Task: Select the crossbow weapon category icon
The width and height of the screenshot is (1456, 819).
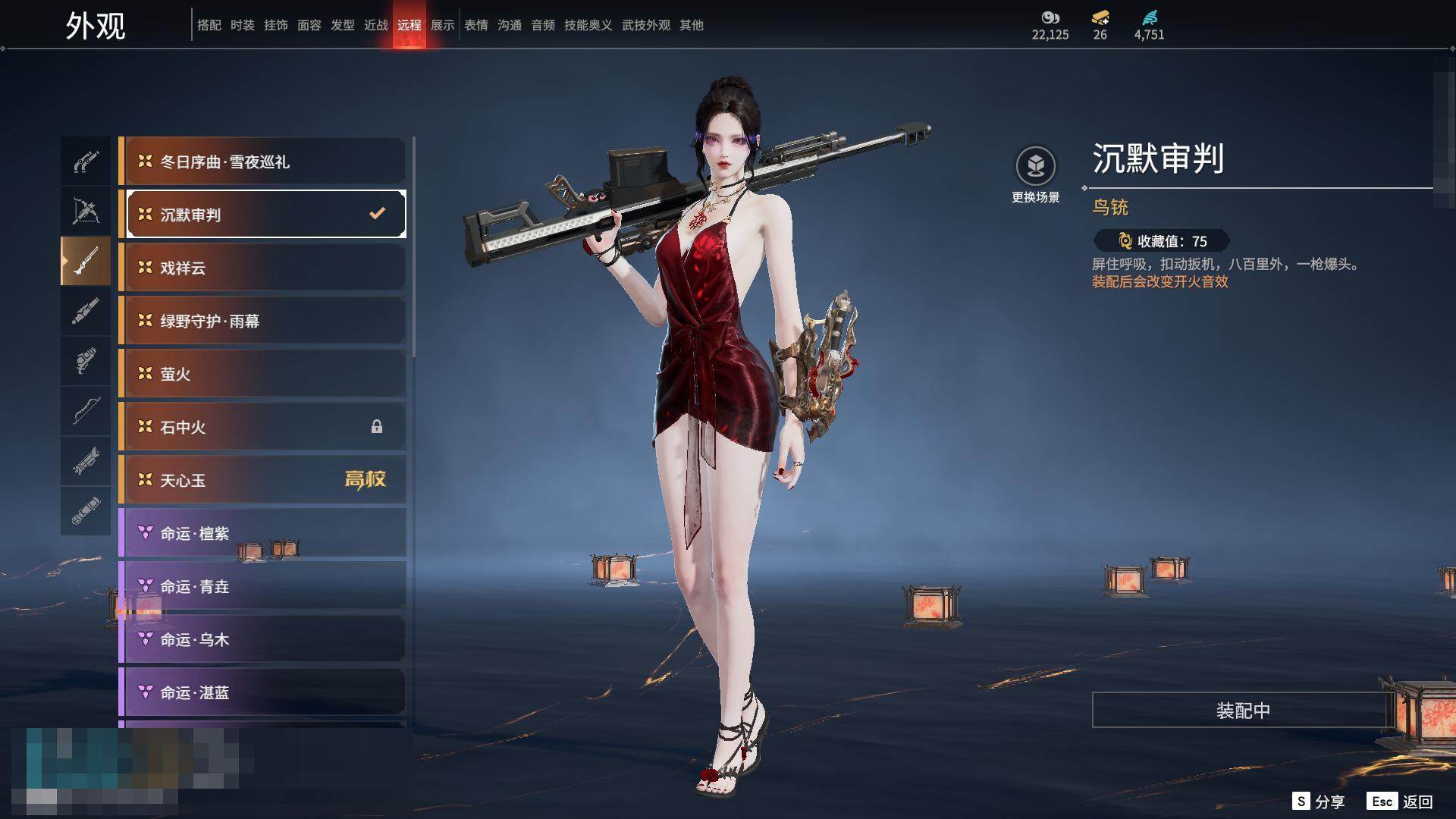Action: pyautogui.click(x=86, y=212)
